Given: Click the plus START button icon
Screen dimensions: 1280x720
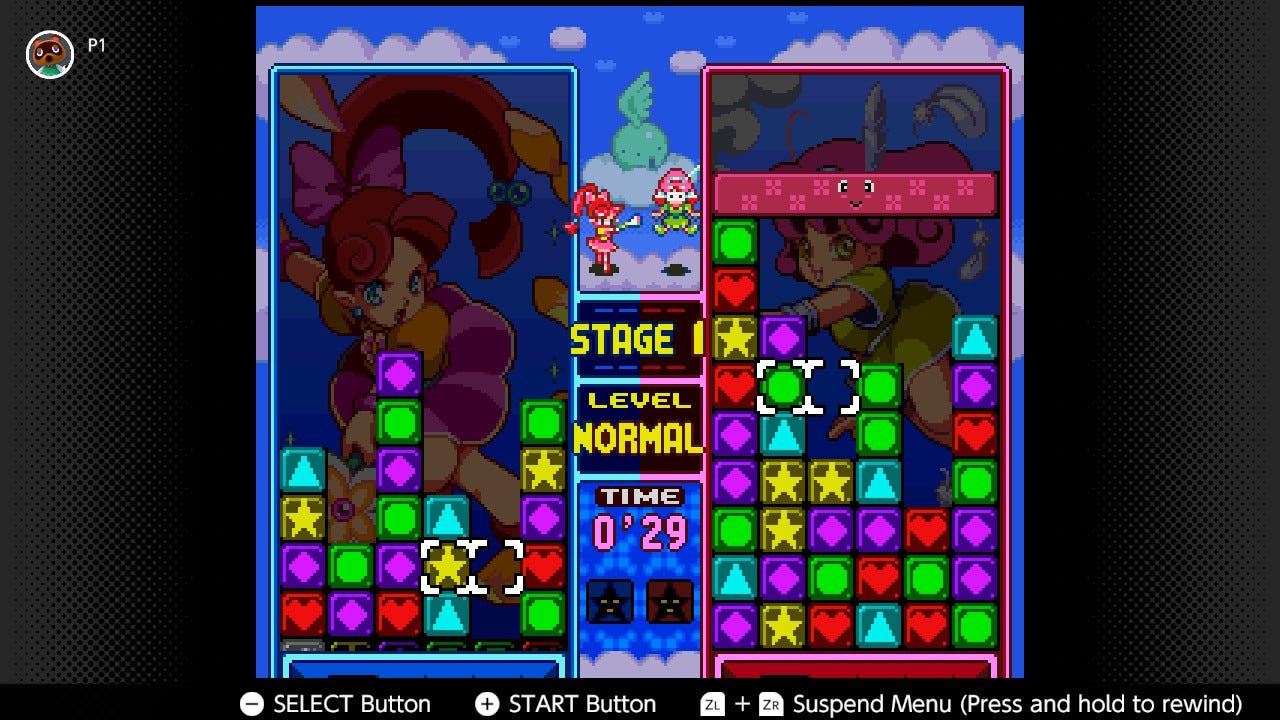Looking at the screenshot, I should 489,704.
